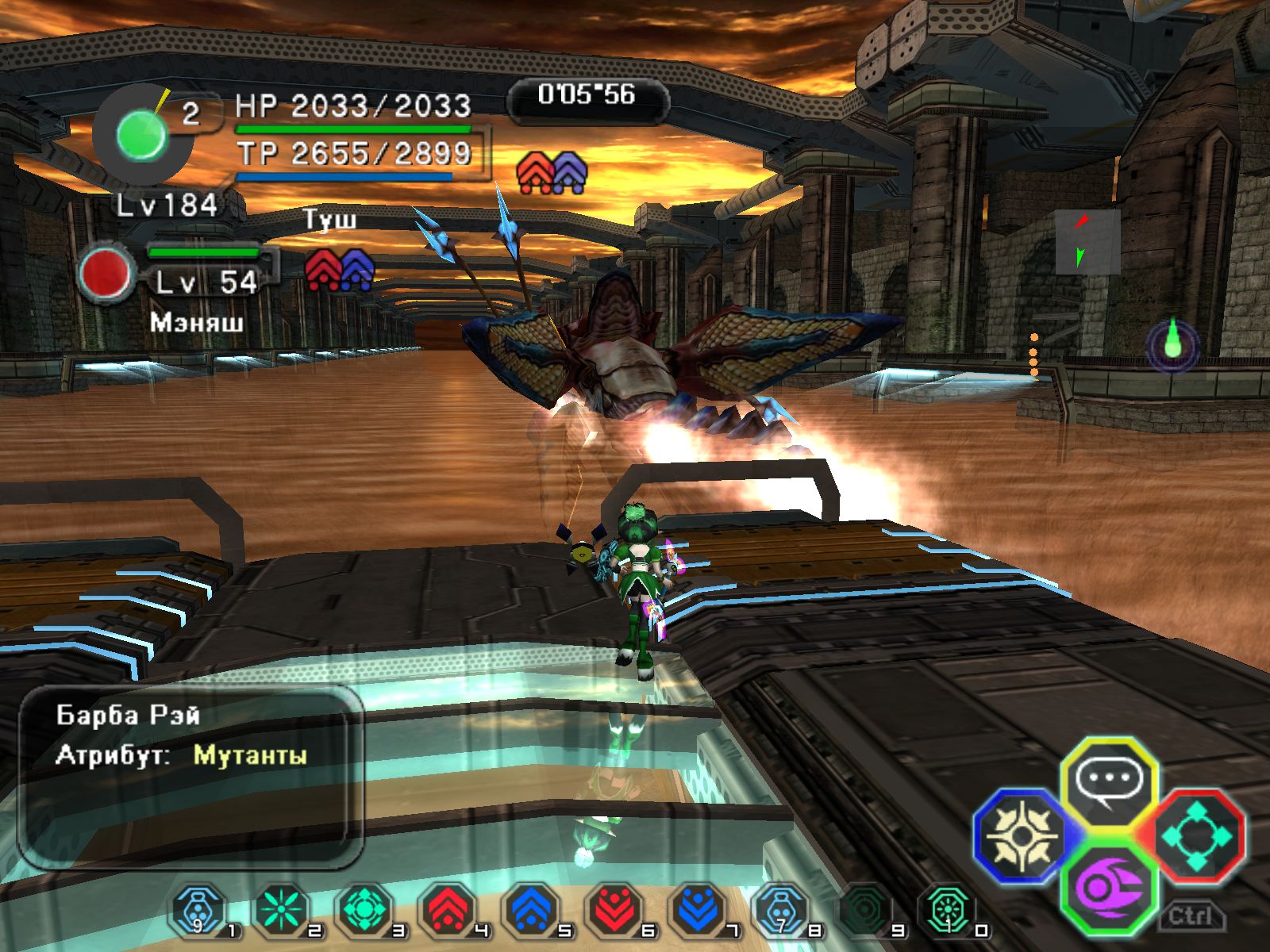1270x952 pixels.
Task: Cast the blue downward-arrow debuff in slot 7
Action: 697,910
